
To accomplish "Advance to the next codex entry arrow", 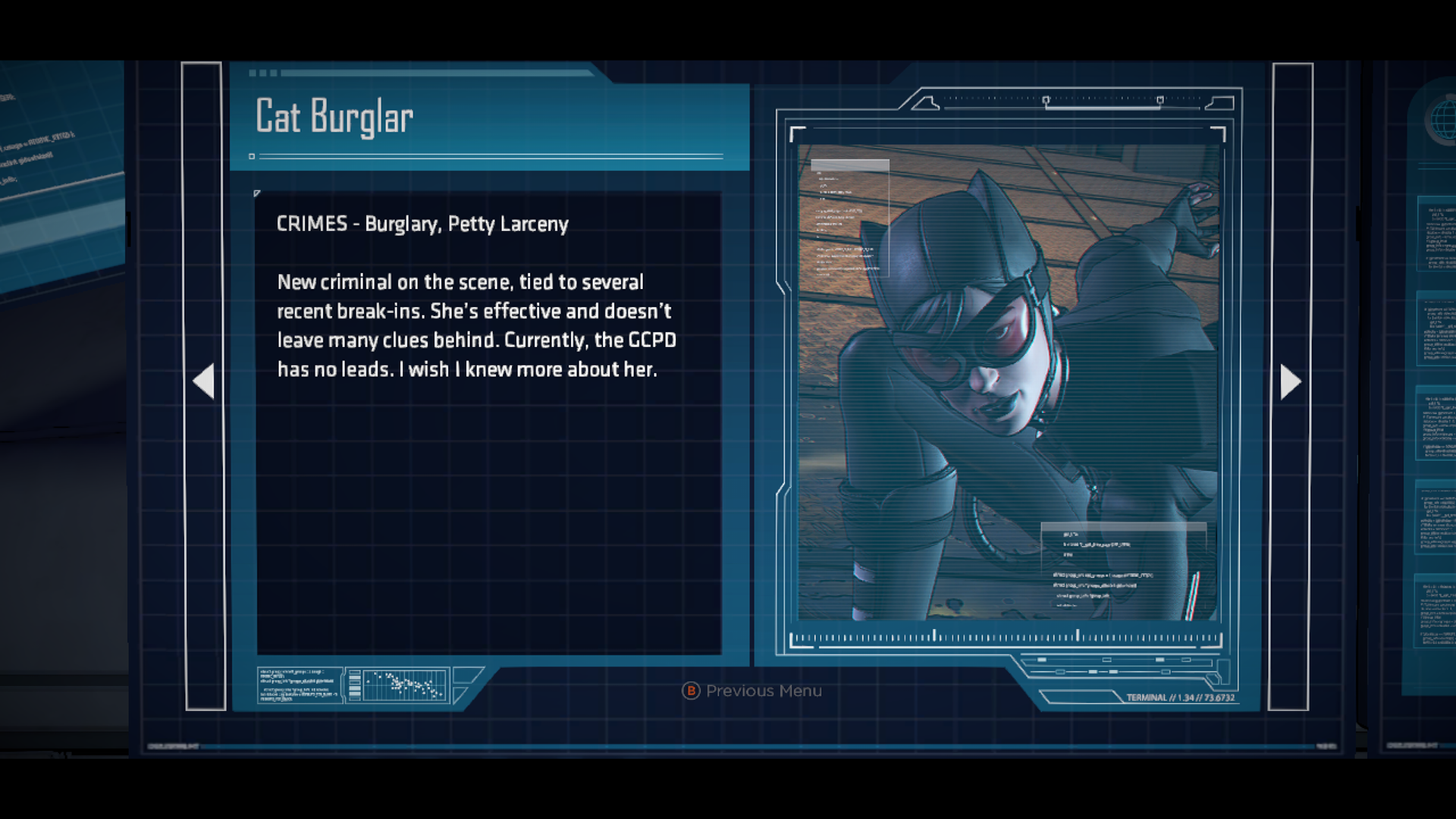I will coord(1290,381).
